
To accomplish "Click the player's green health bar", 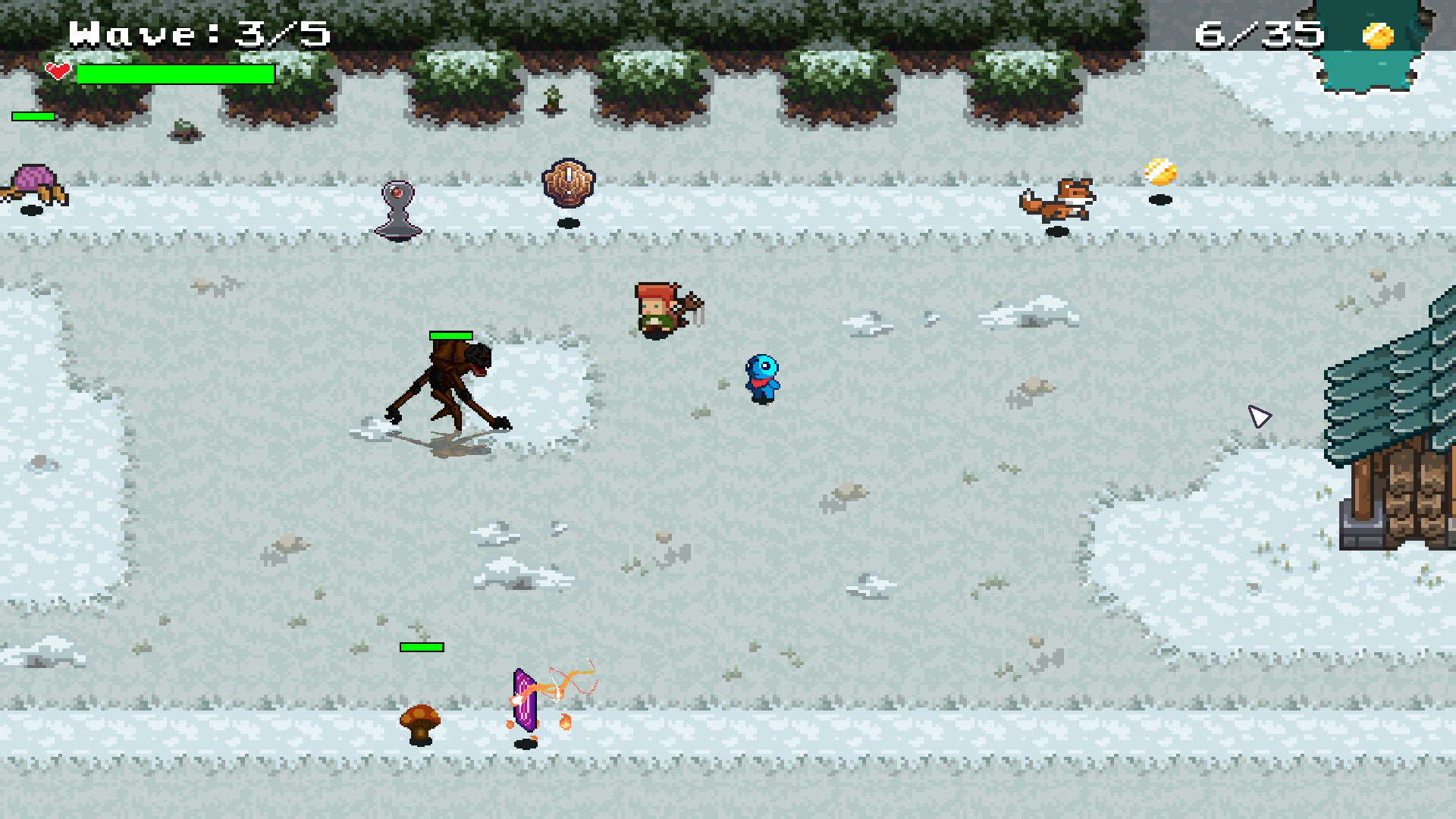I will (x=176, y=74).
